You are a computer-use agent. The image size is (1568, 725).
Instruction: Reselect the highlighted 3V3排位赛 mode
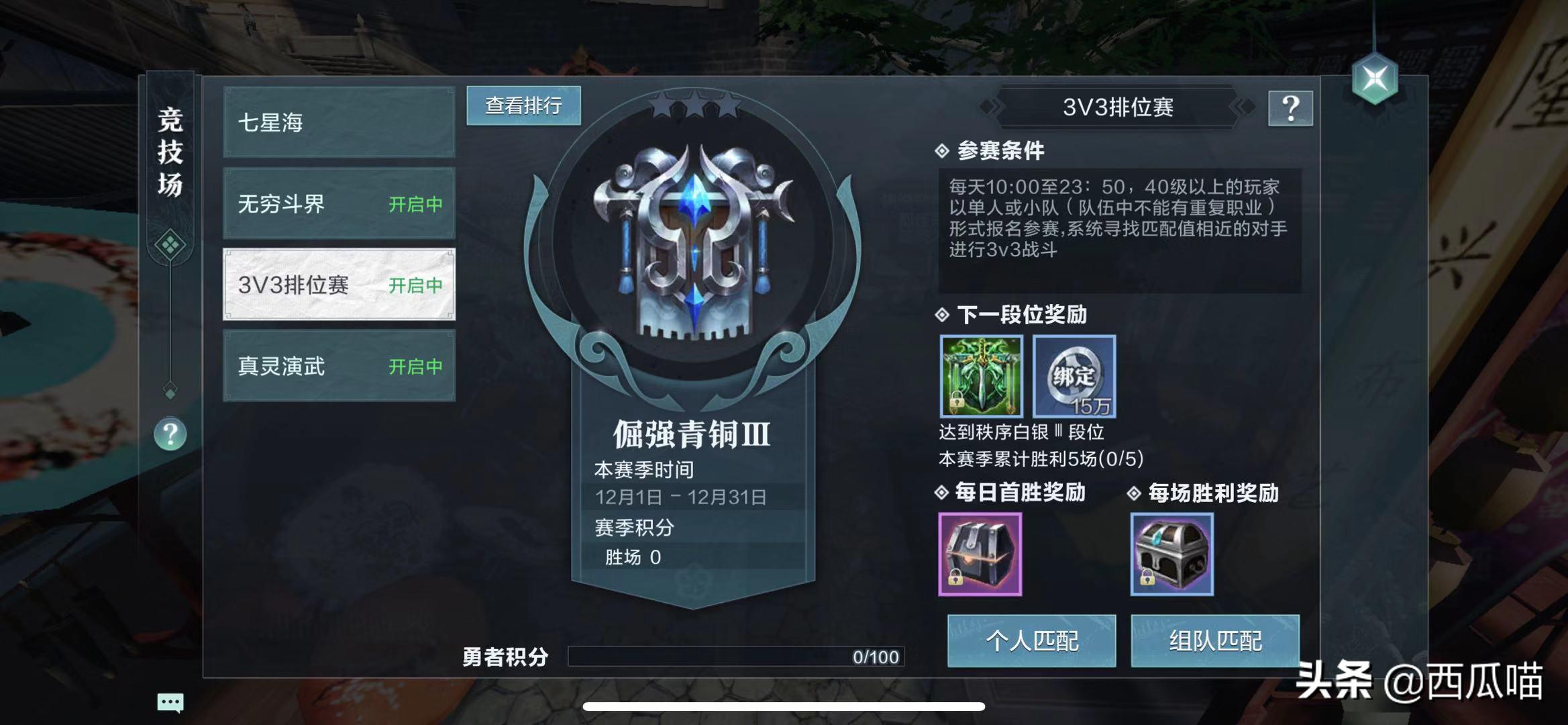coord(339,285)
